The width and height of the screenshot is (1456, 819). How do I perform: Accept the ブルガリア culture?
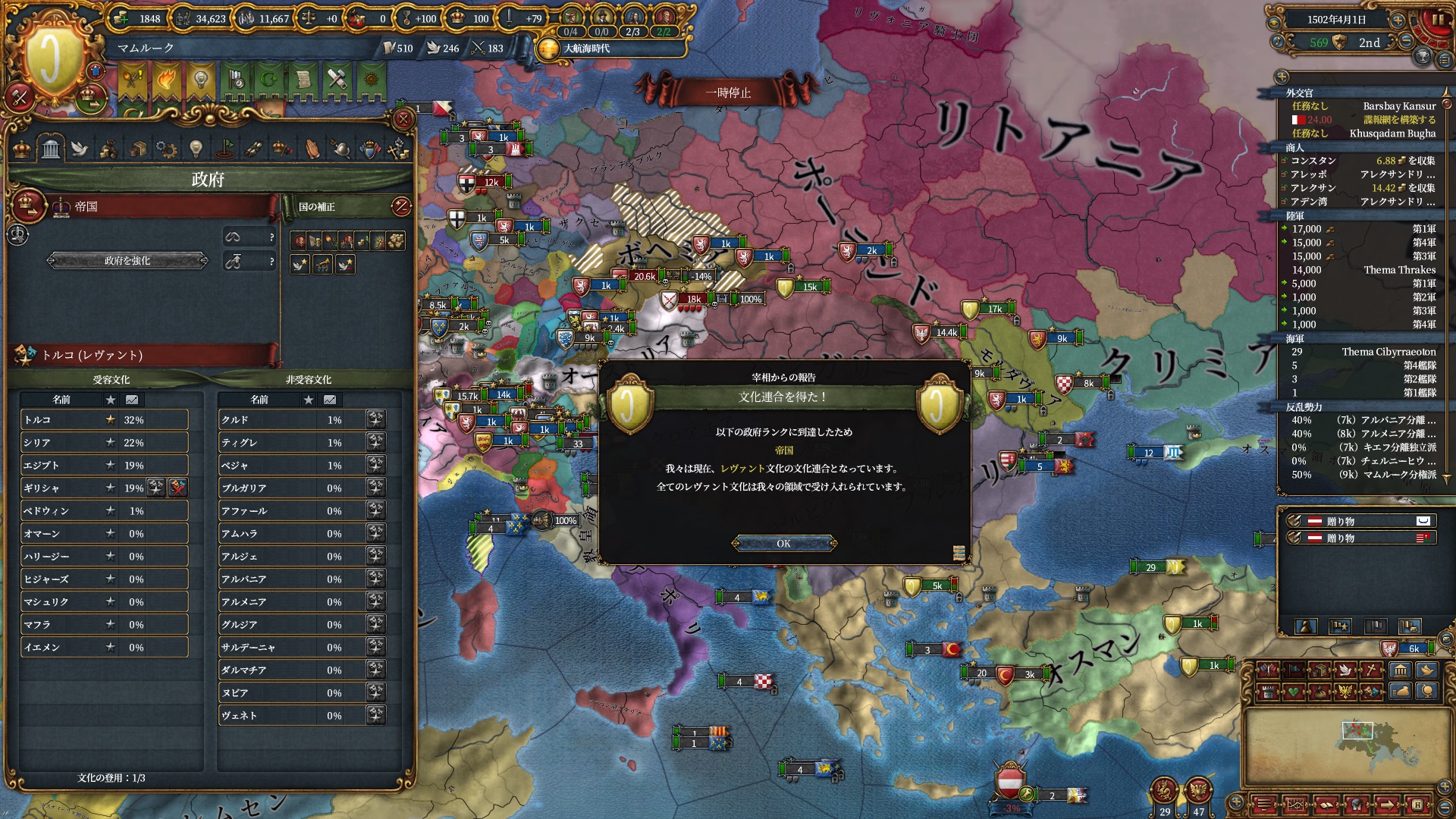pyautogui.click(x=375, y=488)
